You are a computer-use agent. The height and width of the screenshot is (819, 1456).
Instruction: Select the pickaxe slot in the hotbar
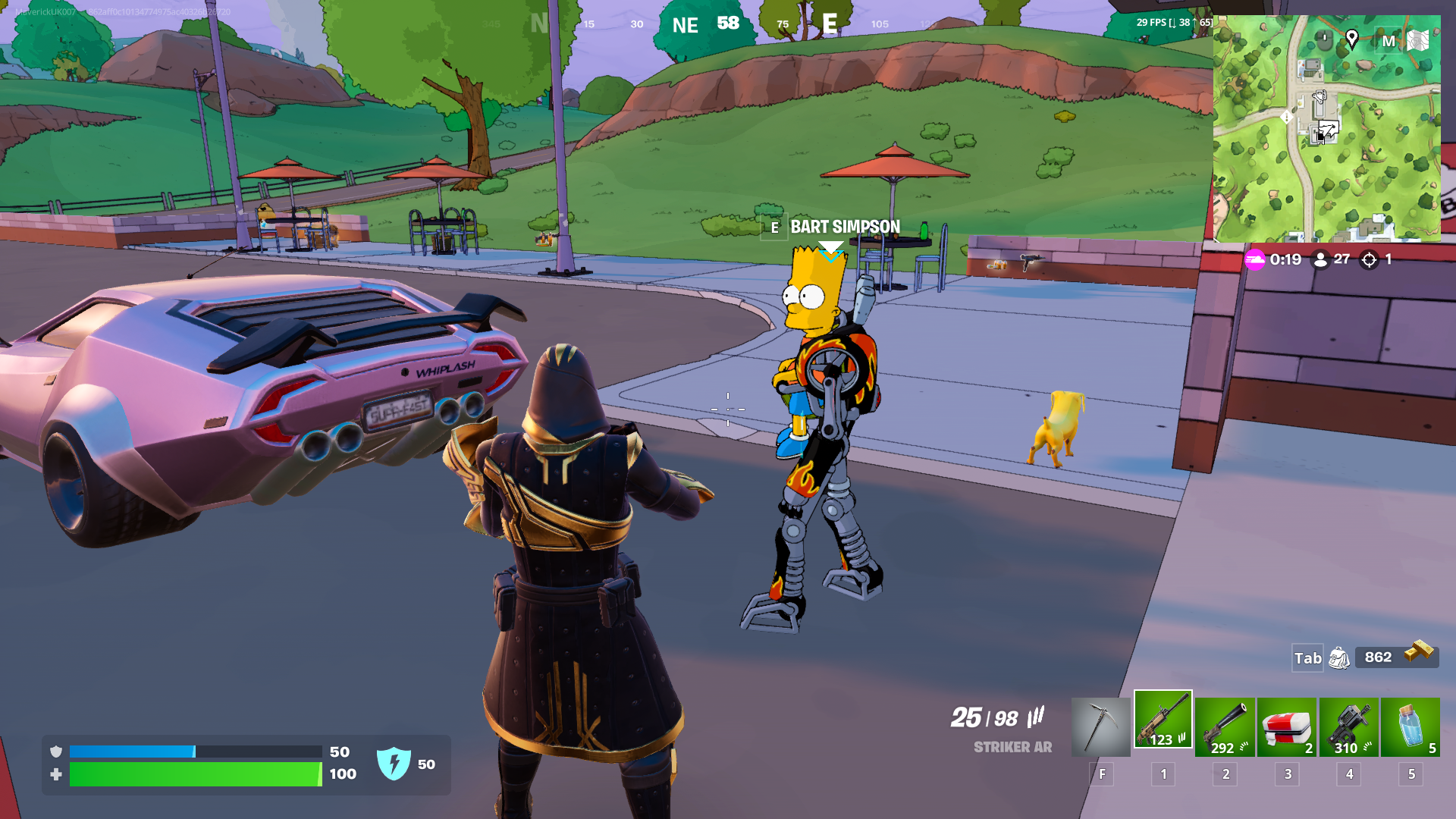1100,726
